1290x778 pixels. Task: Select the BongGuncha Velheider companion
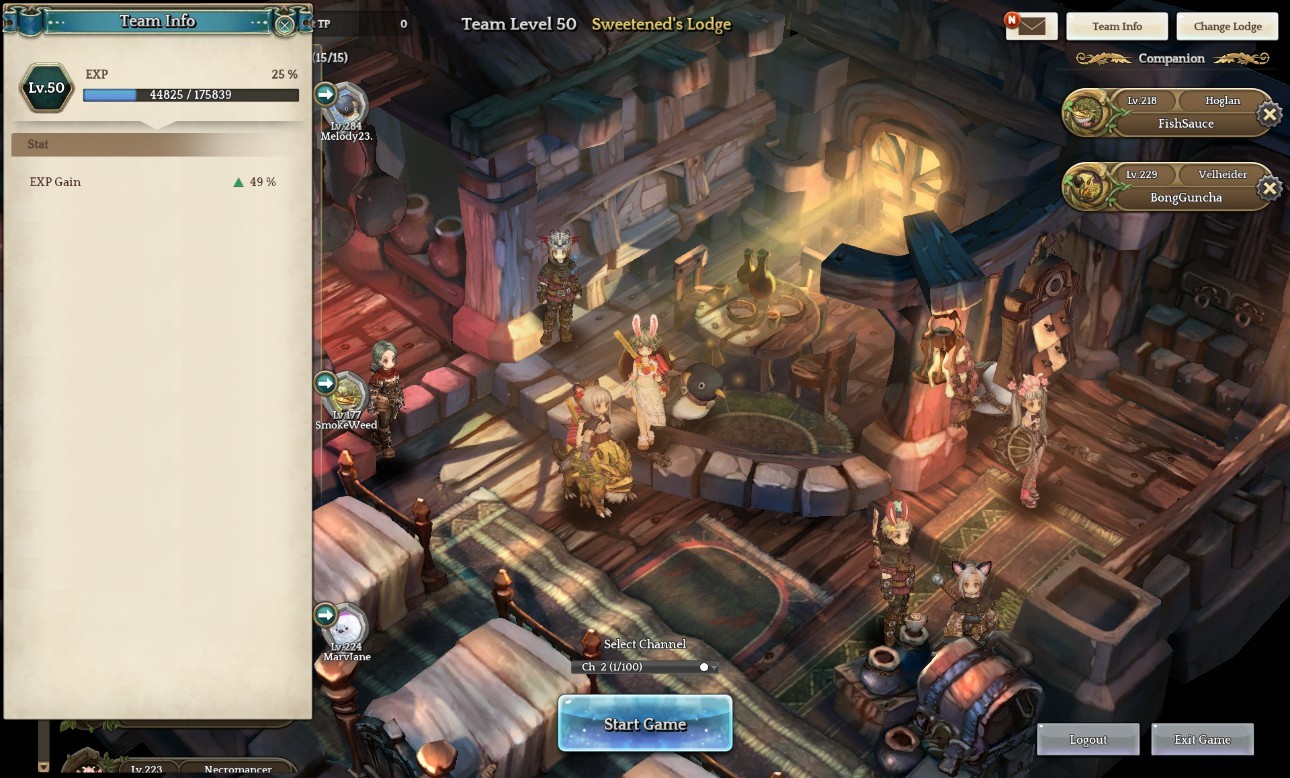pyautogui.click(x=1165, y=187)
